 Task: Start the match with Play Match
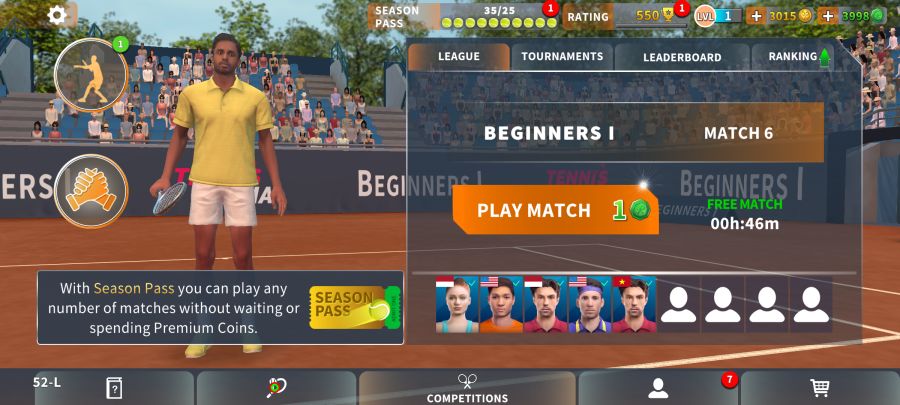tap(555, 210)
